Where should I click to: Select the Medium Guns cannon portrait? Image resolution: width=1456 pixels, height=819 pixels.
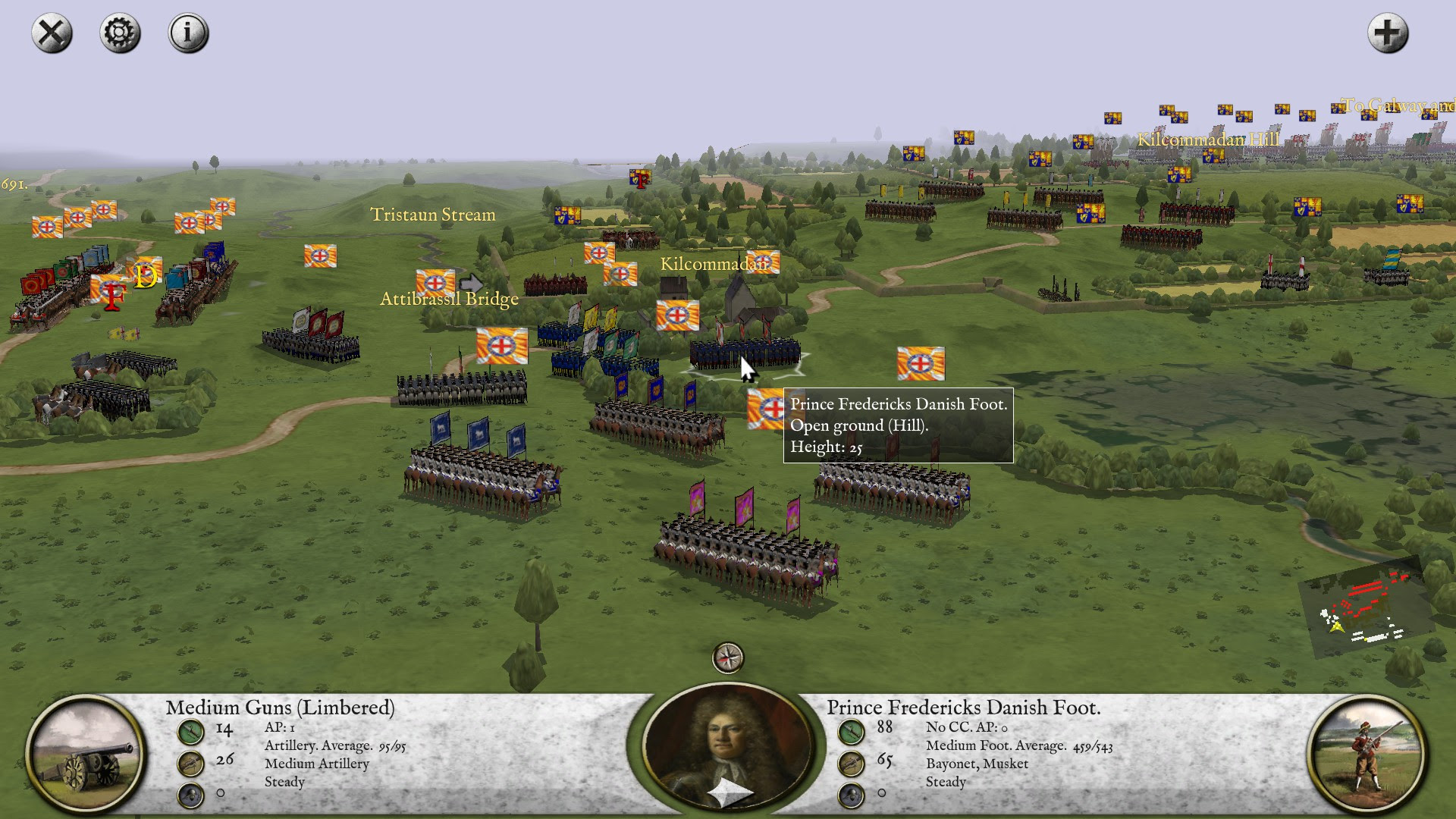(85, 753)
